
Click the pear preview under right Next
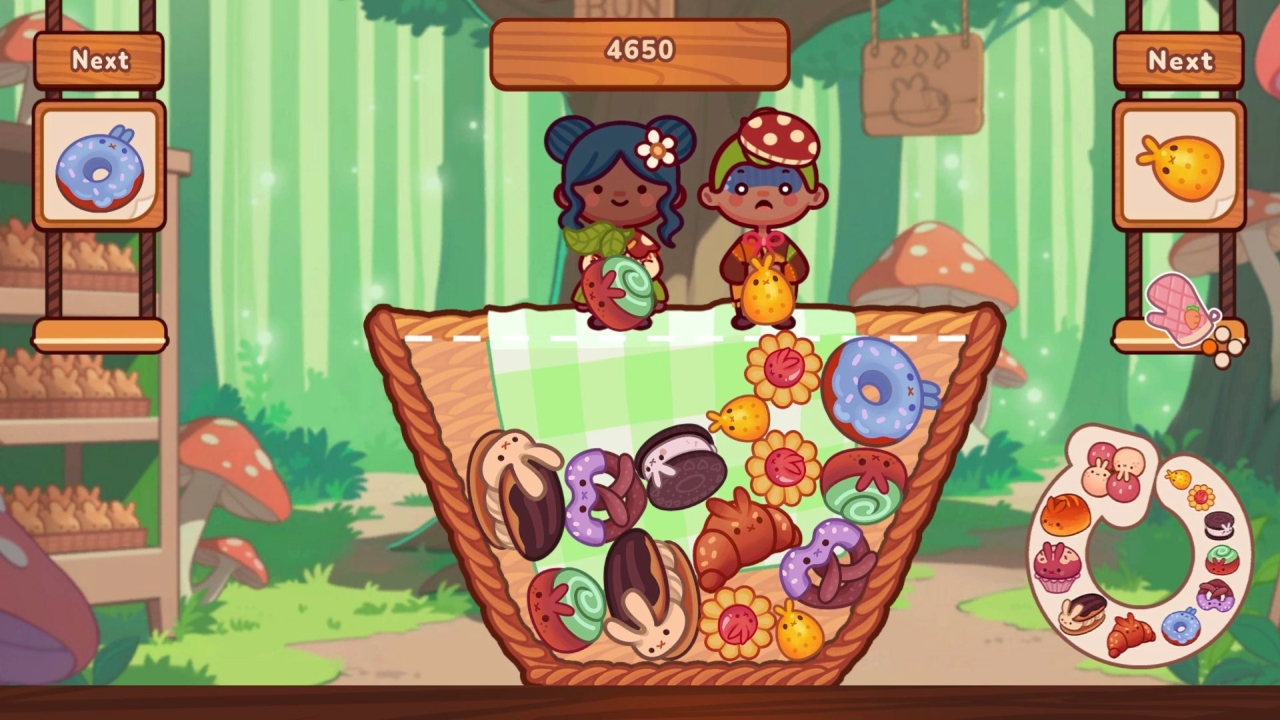tap(1183, 163)
